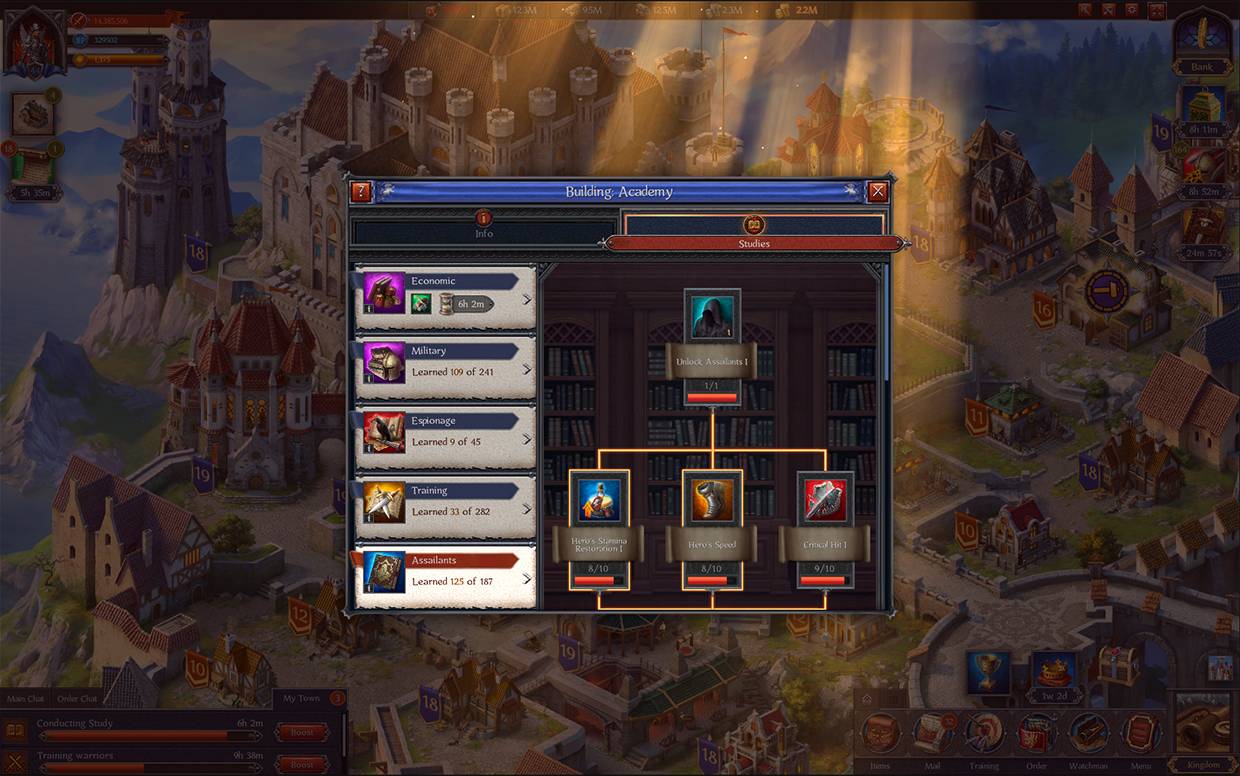Image resolution: width=1240 pixels, height=776 pixels.
Task: Choose the Military studies category
Action: coord(445,366)
